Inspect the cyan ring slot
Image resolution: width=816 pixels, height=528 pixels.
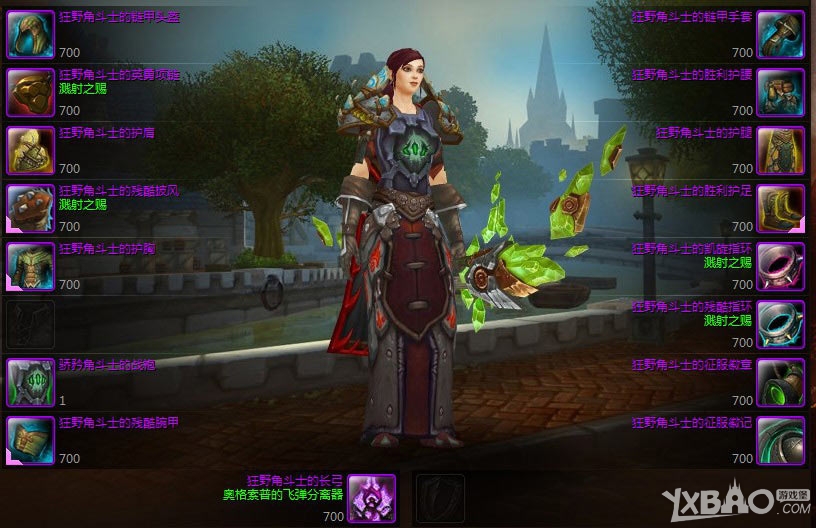tap(780, 324)
